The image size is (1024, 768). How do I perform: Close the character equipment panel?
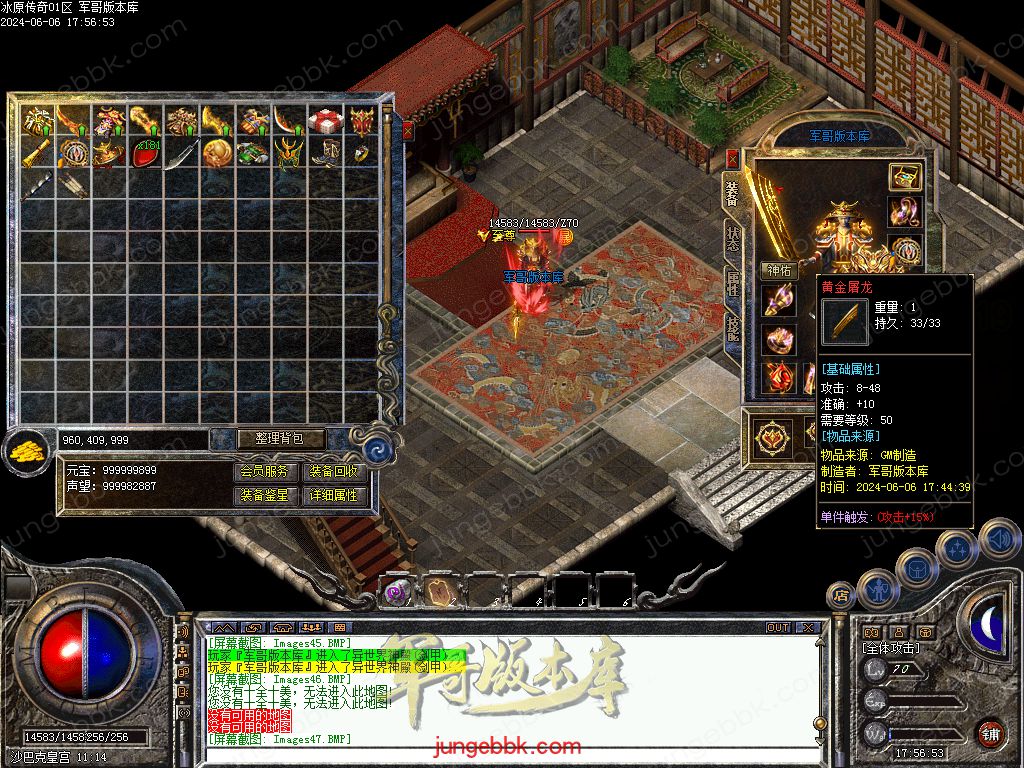coord(732,158)
